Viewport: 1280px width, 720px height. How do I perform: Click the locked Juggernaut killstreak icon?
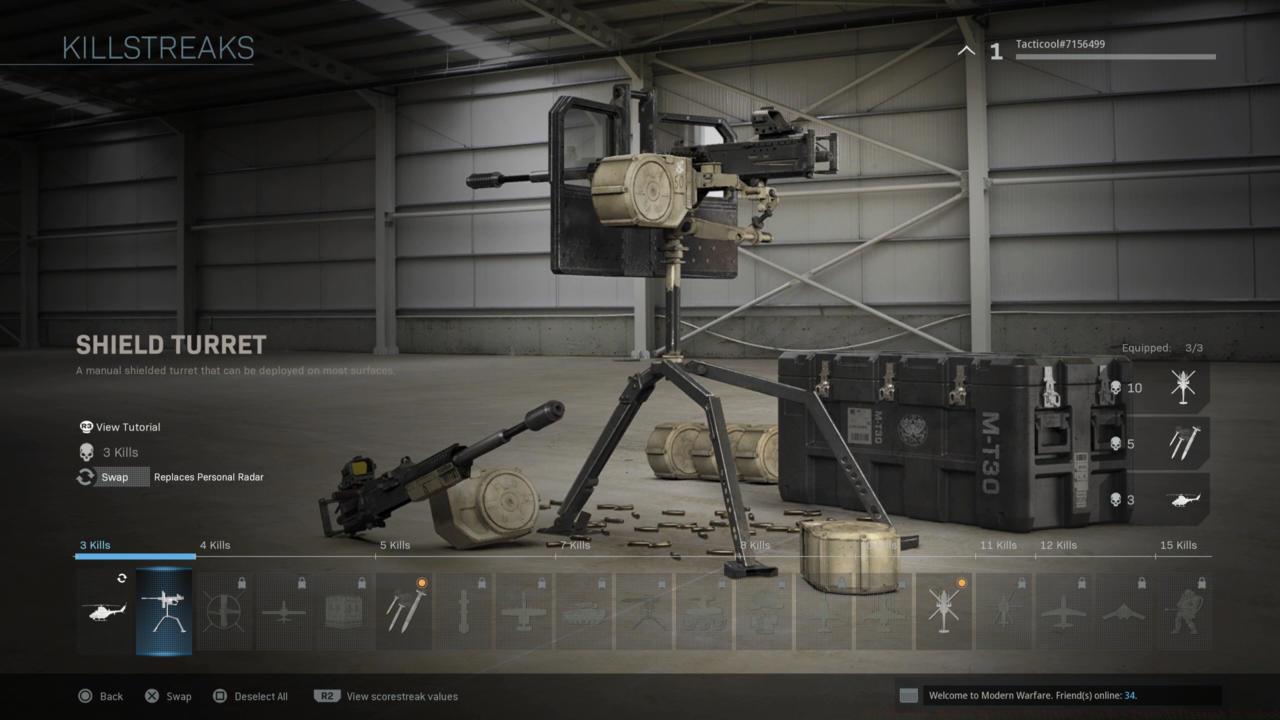tap(1185, 610)
